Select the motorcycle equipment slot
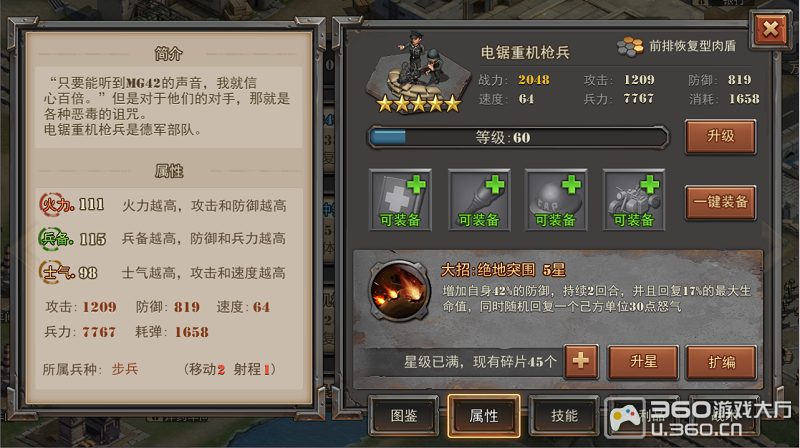The width and height of the screenshot is (800, 448). pos(635,200)
